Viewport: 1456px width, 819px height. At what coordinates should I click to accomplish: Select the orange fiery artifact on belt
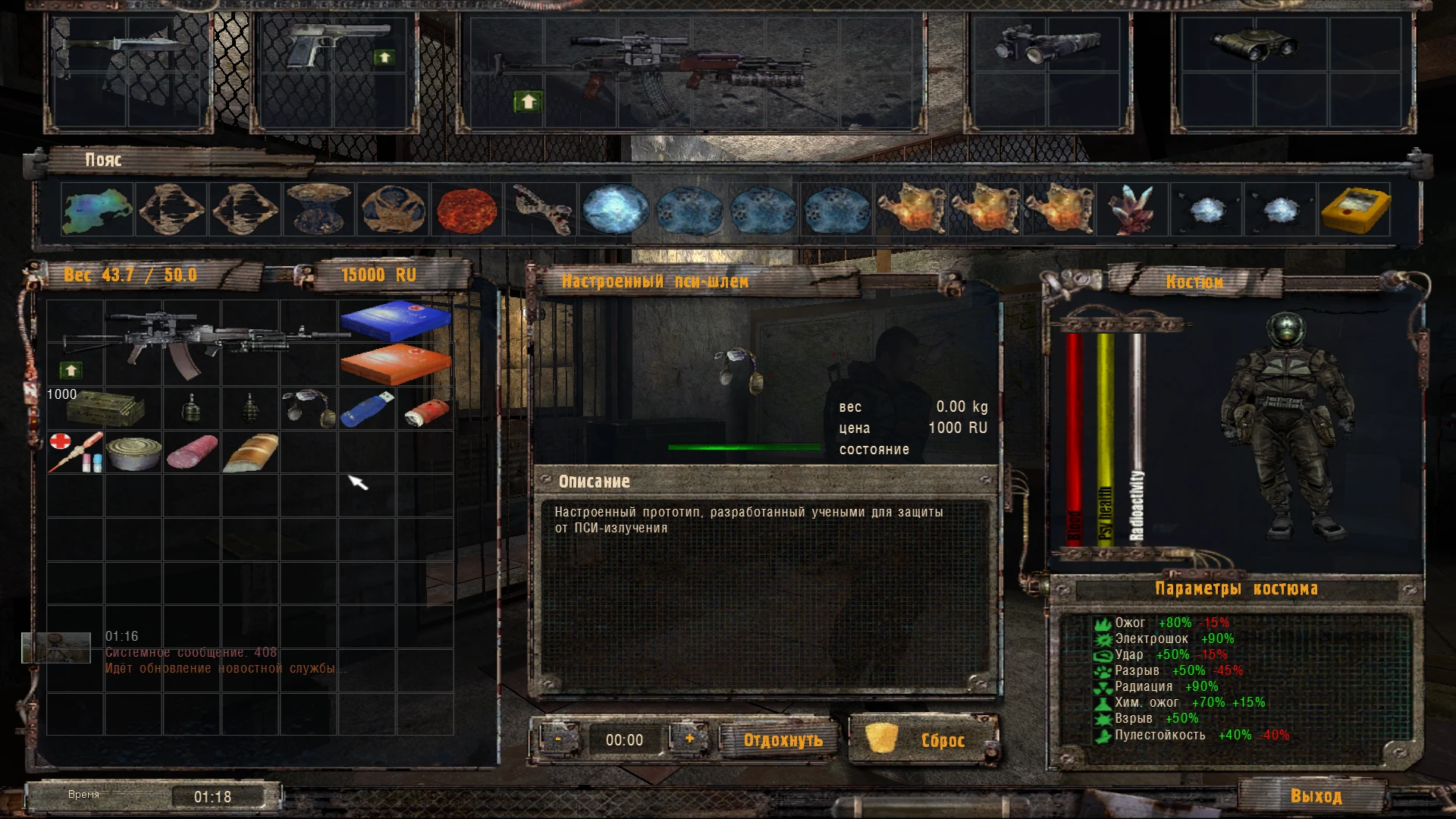pyautogui.click(x=914, y=210)
